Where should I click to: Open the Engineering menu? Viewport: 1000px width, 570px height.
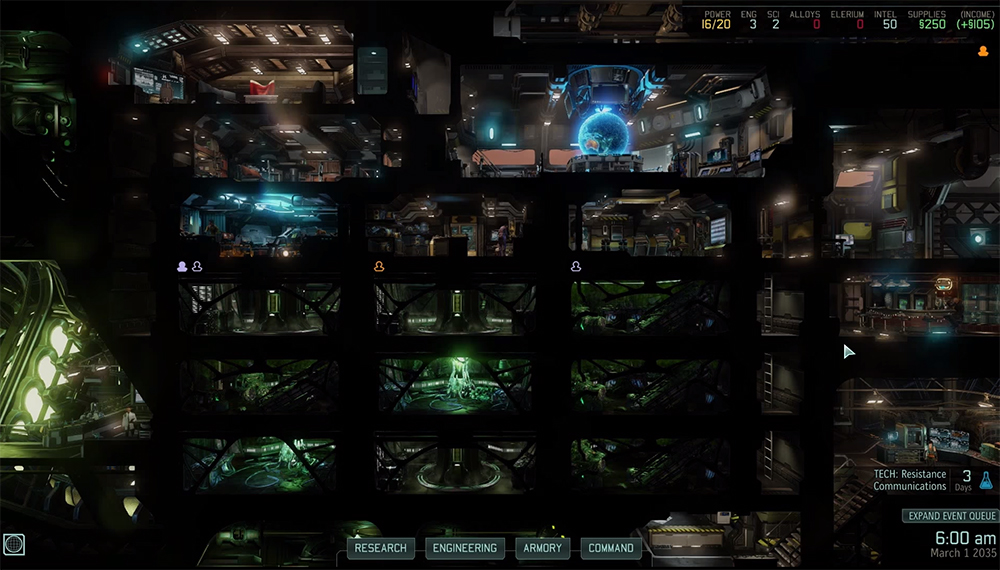click(464, 548)
